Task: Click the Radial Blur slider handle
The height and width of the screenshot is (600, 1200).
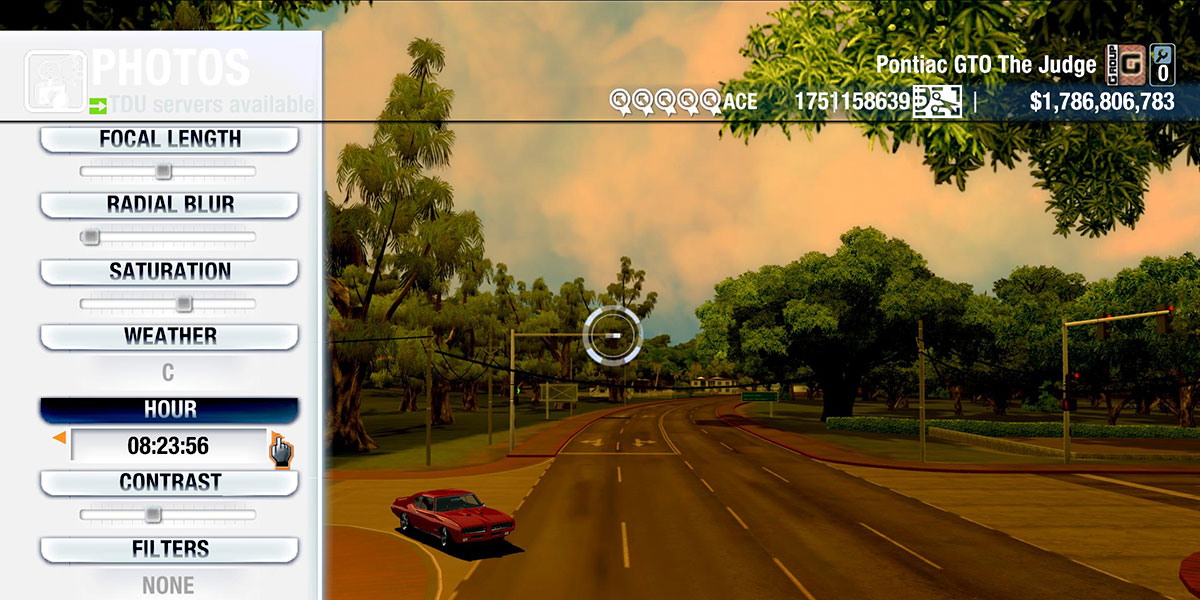Action: point(90,237)
